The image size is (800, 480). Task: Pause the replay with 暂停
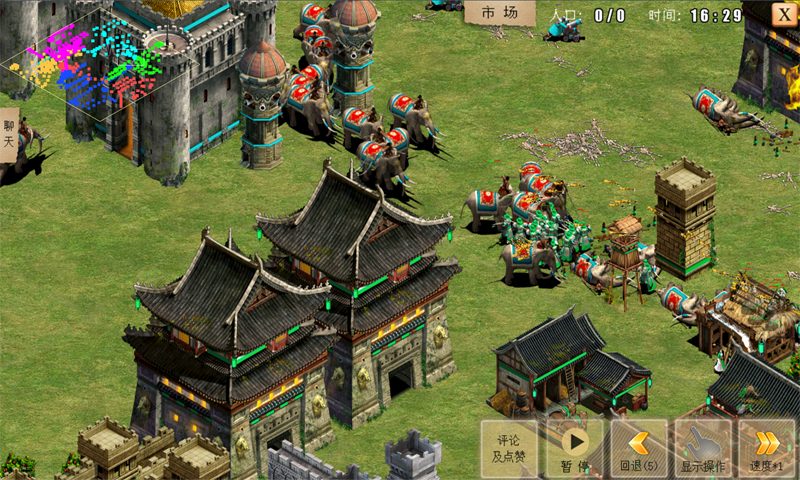point(574,447)
